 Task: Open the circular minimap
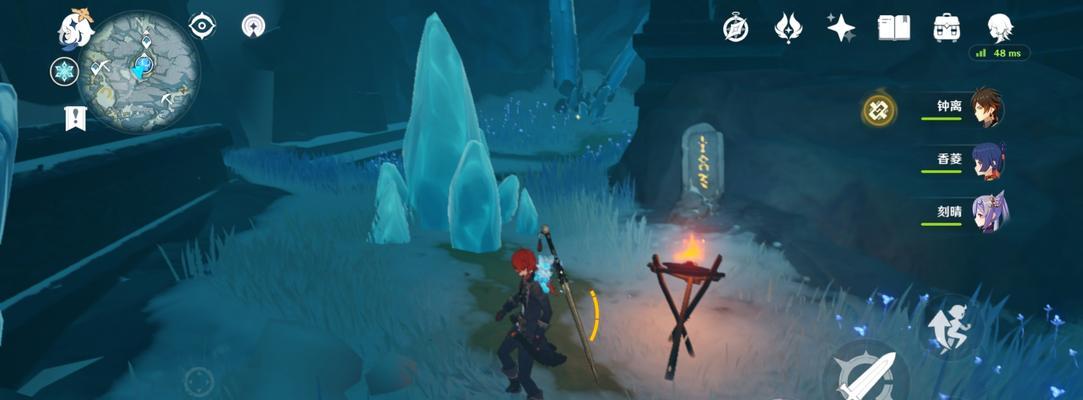(x=139, y=71)
